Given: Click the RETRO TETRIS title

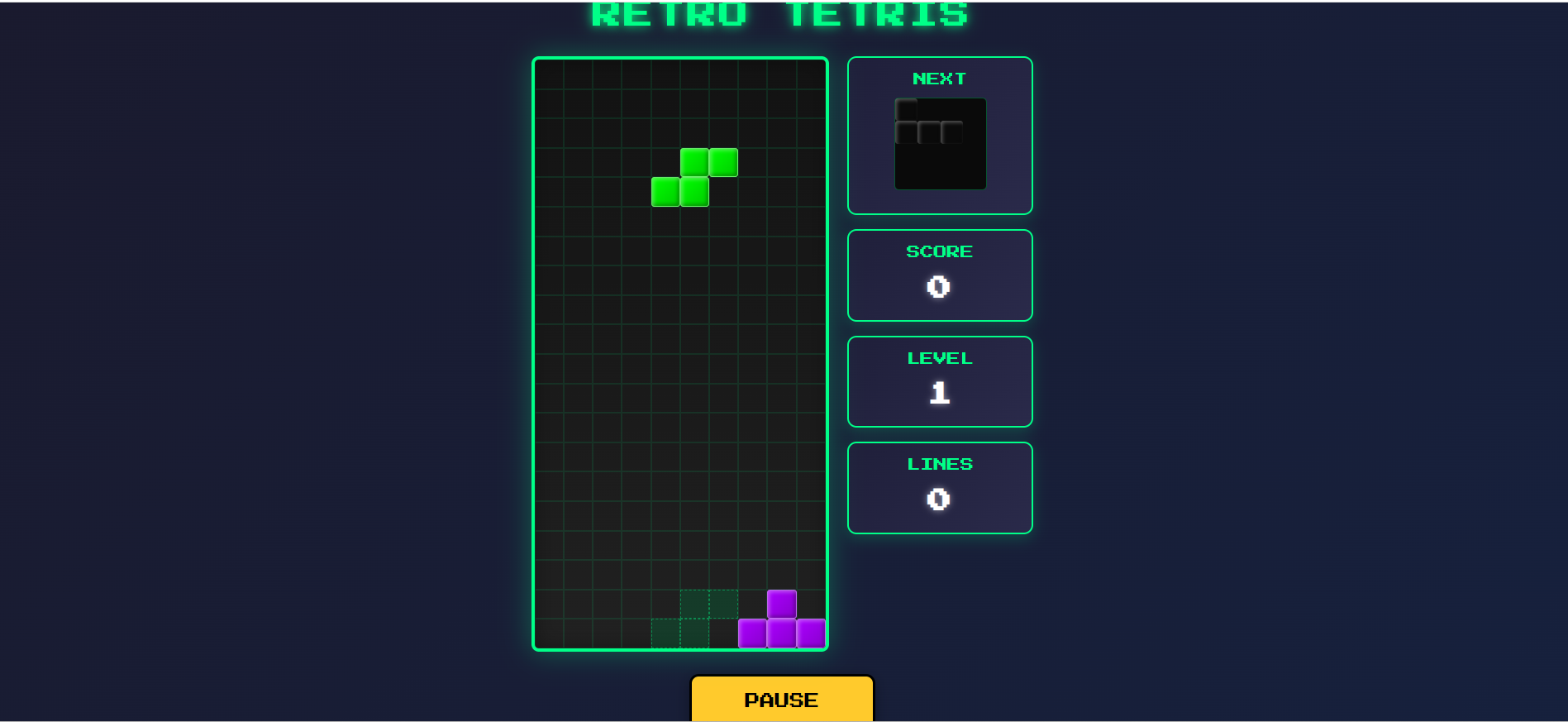Looking at the screenshot, I should tap(779, 13).
